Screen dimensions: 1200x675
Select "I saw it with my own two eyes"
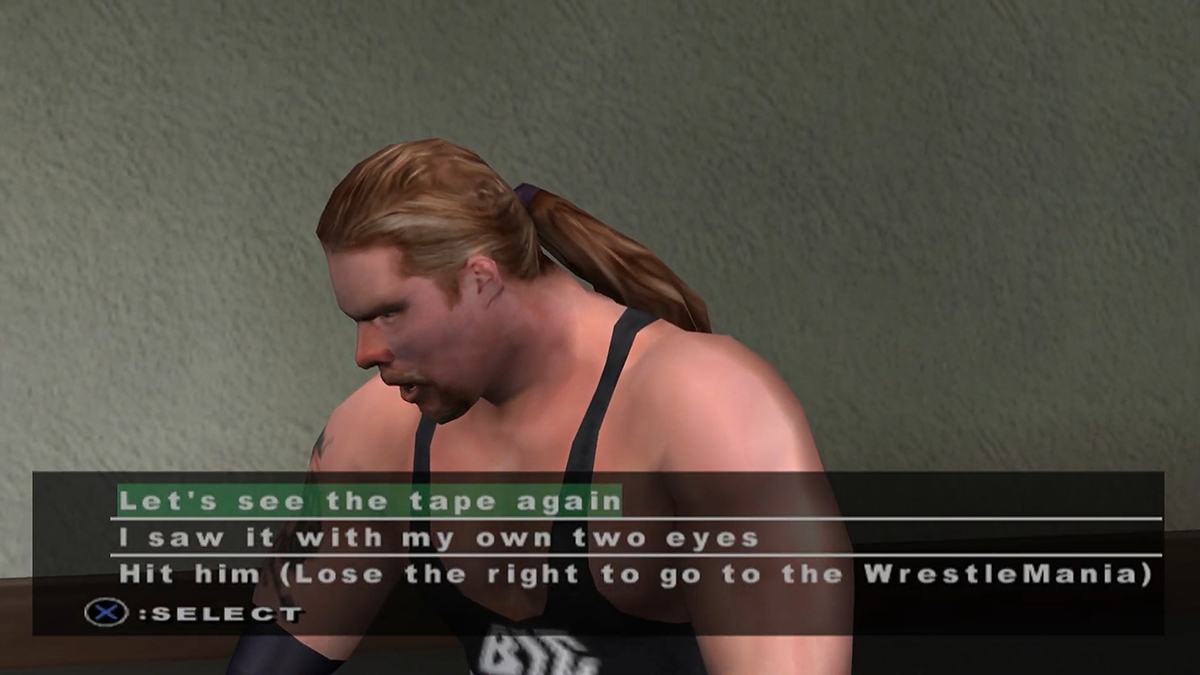[x=438, y=538]
